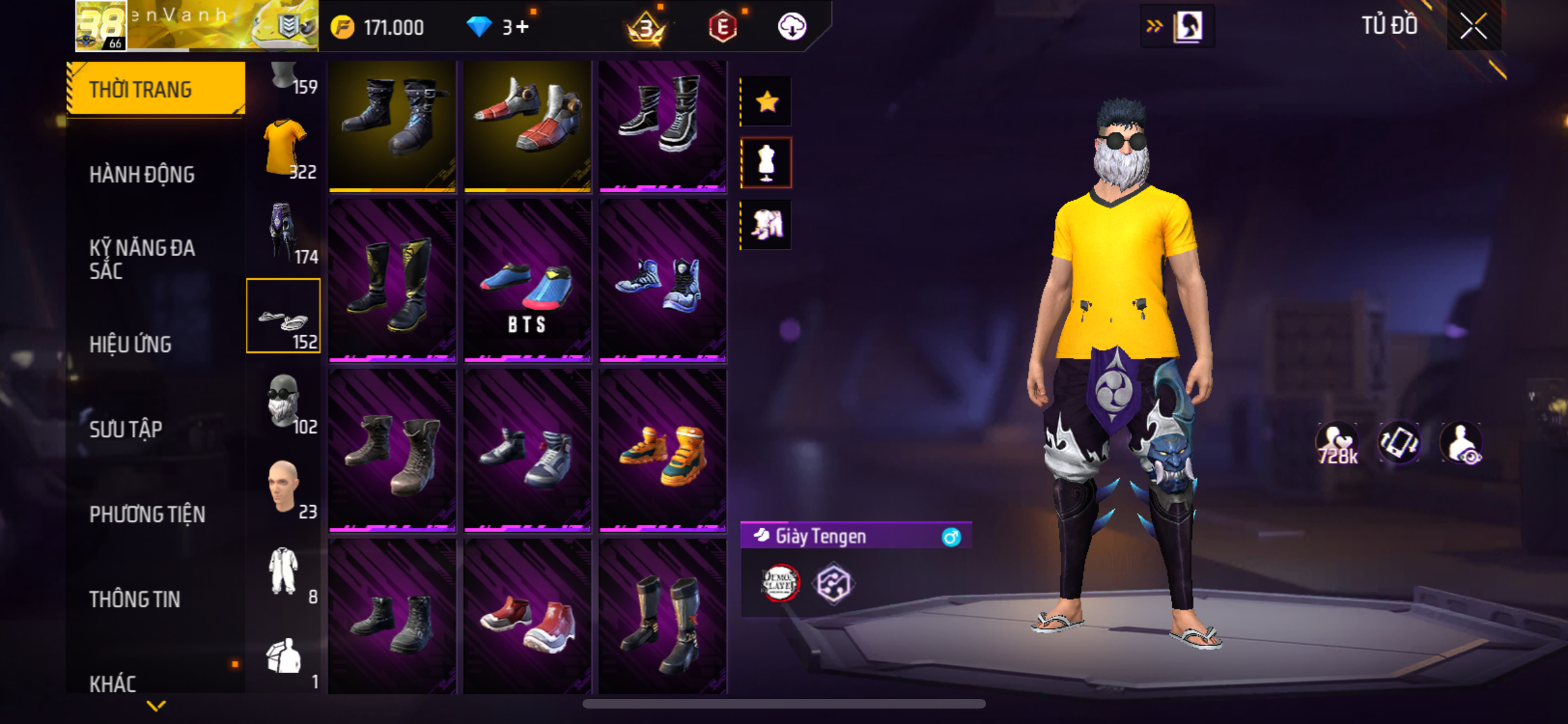Open the mannequin outfit filter
Image resolution: width=1568 pixels, height=724 pixels.
tap(767, 163)
